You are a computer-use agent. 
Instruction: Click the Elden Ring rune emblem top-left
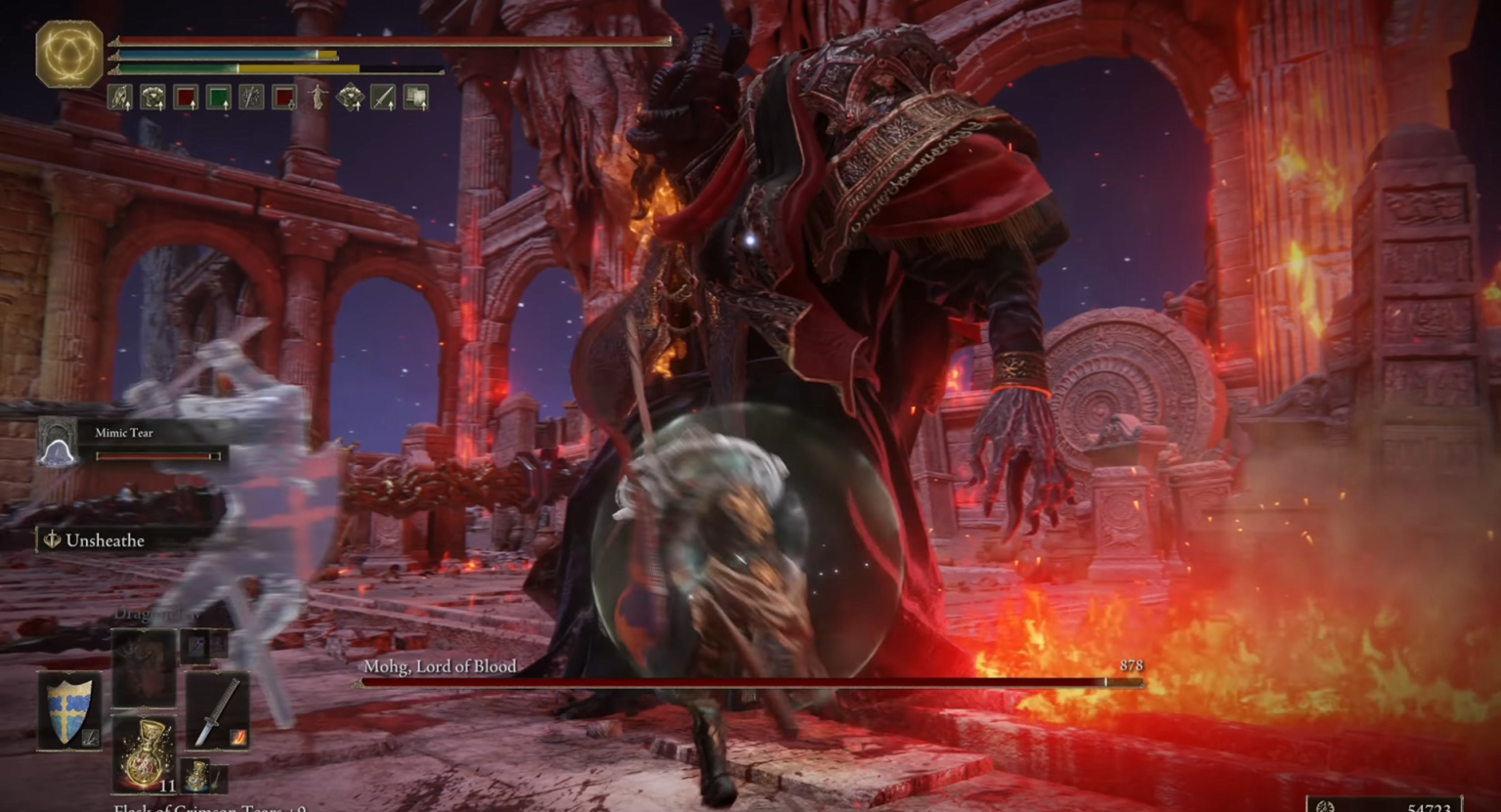pos(67,55)
